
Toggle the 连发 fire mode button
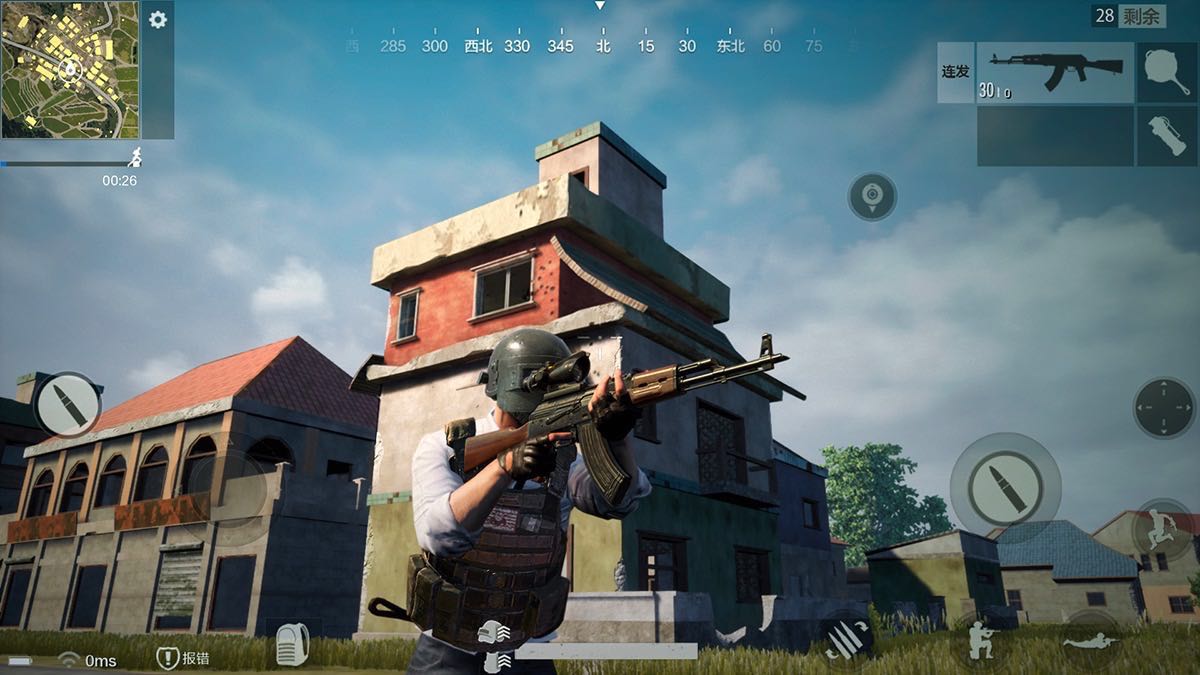tap(956, 72)
